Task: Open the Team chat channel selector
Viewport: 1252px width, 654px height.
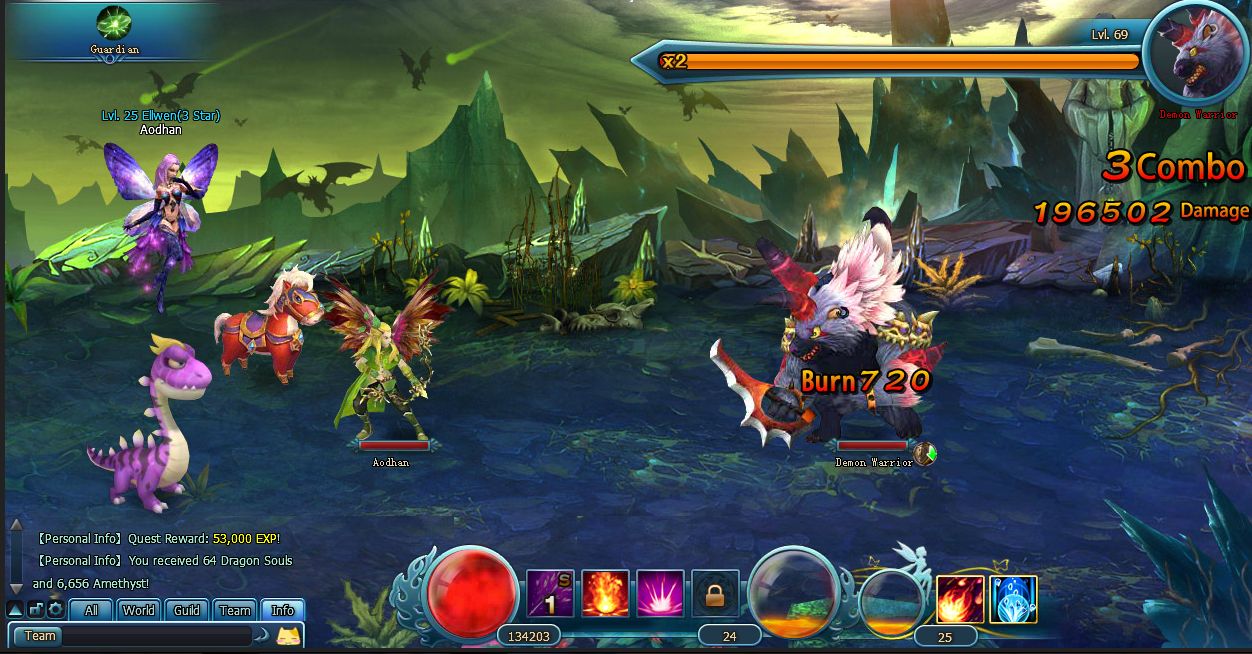Action: 39,636
